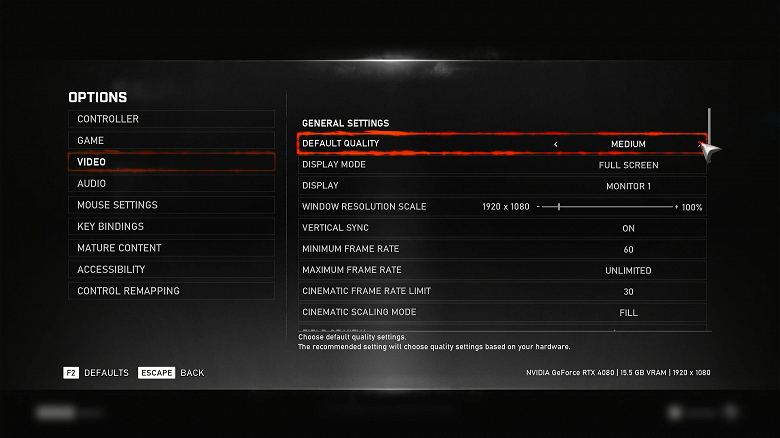Choose the Display monitor row
This screenshot has height=438, width=780.
(x=502, y=186)
